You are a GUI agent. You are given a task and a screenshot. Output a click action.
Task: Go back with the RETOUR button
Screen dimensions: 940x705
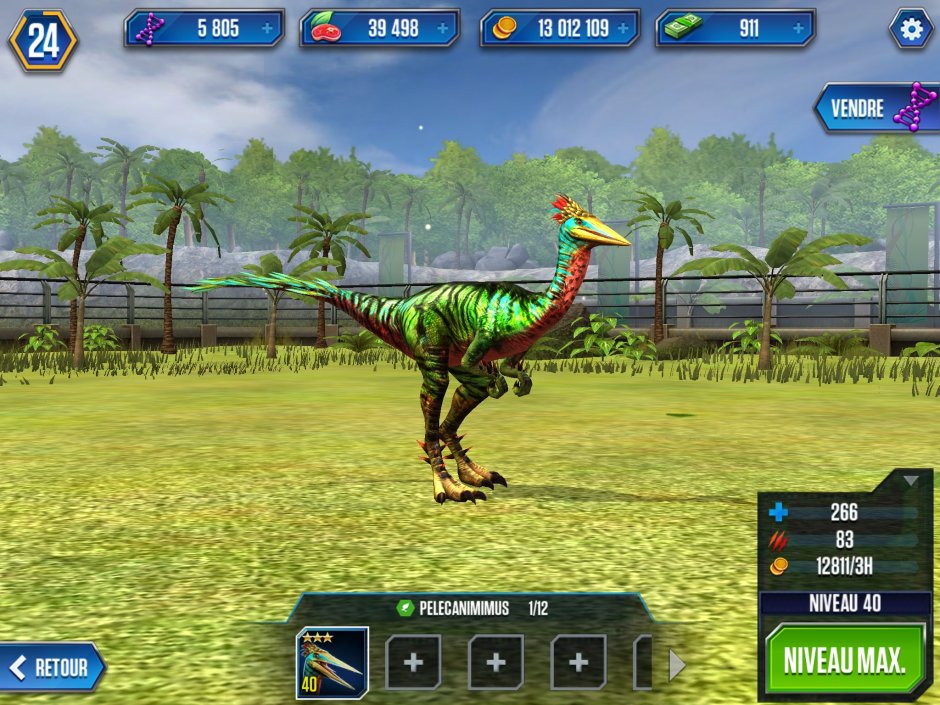tap(53, 667)
